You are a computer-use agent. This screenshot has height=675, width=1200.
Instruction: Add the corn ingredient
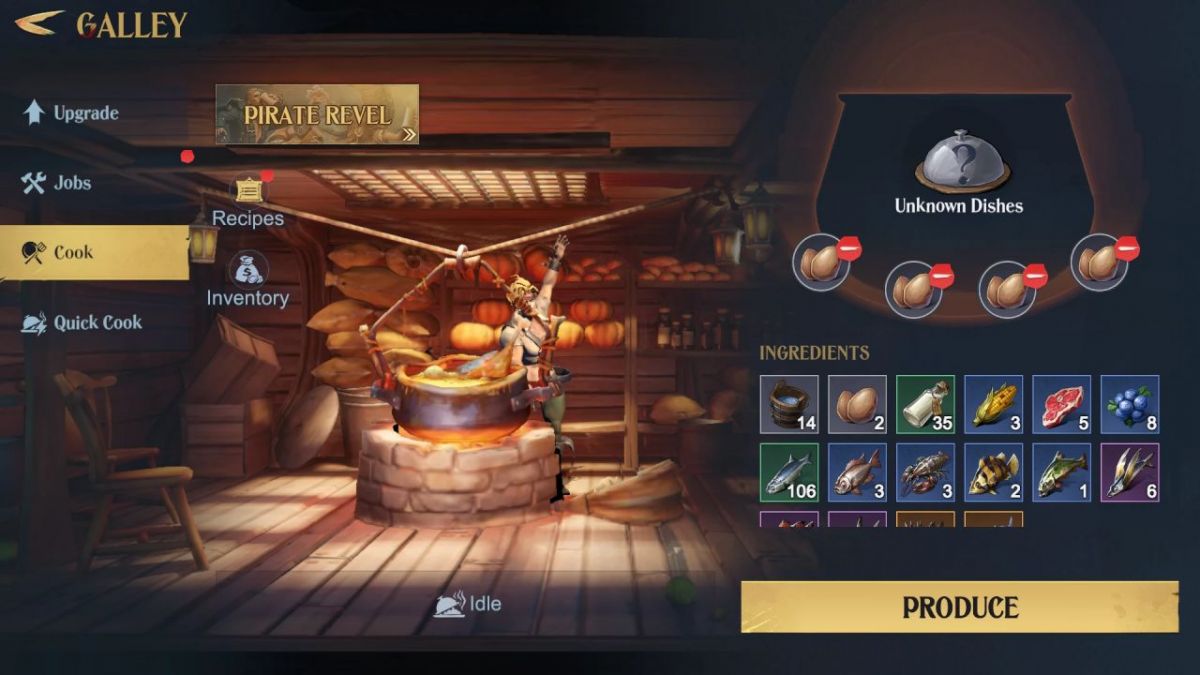pyautogui.click(x=993, y=404)
